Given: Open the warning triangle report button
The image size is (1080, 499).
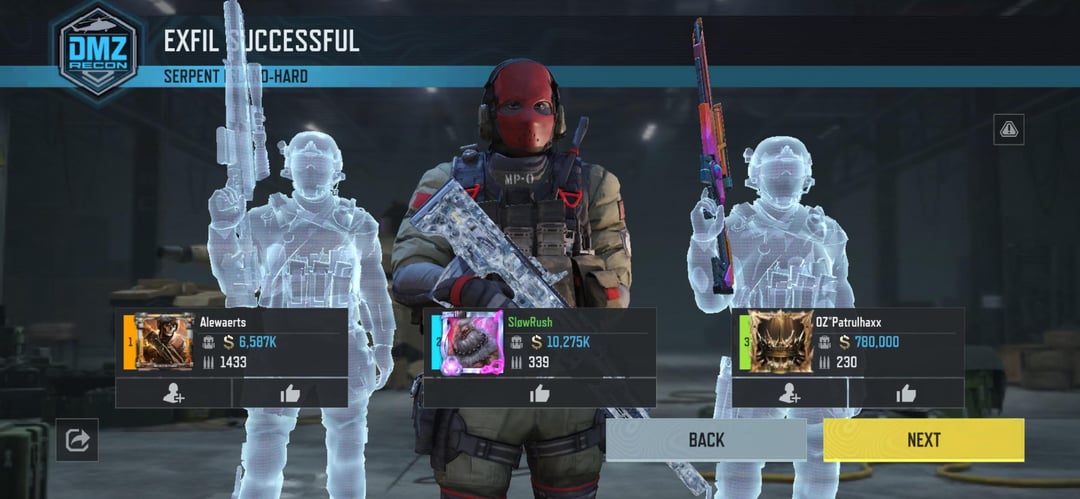Looking at the screenshot, I should click(1008, 129).
